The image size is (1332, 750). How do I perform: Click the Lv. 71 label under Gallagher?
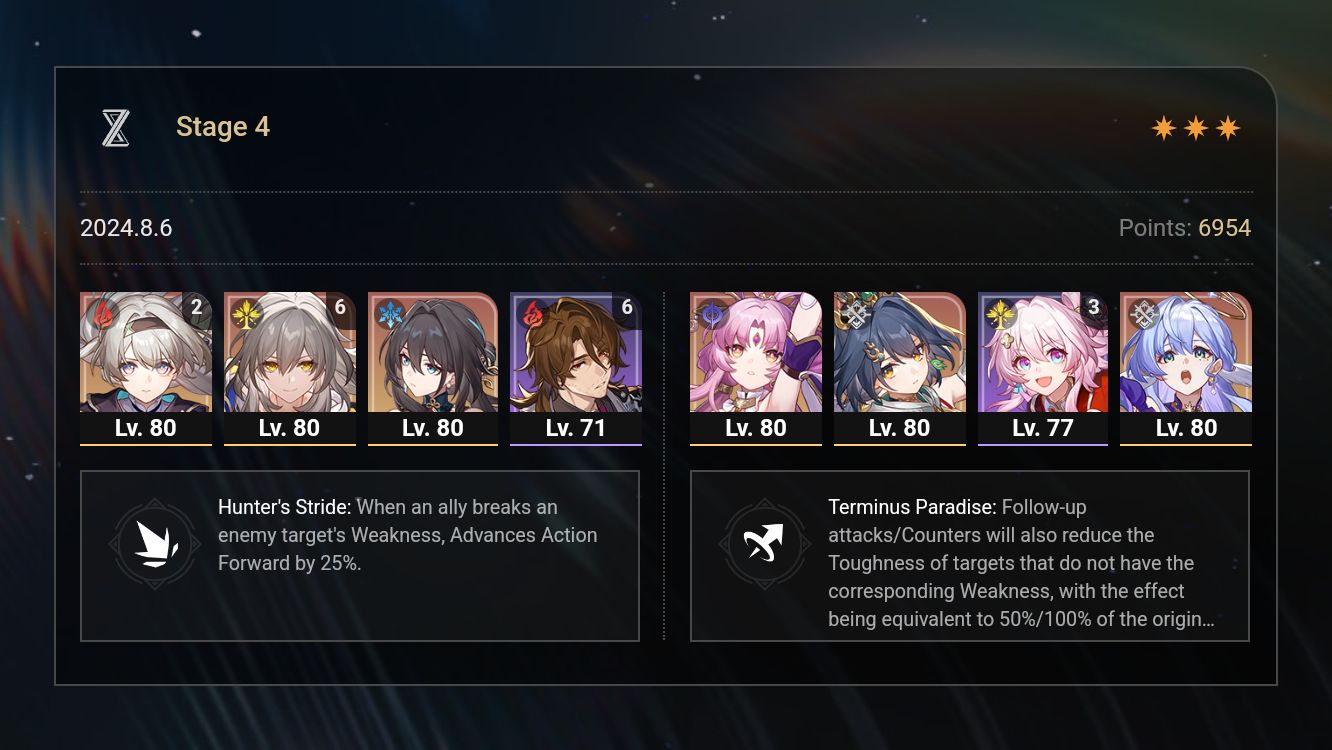(x=576, y=428)
